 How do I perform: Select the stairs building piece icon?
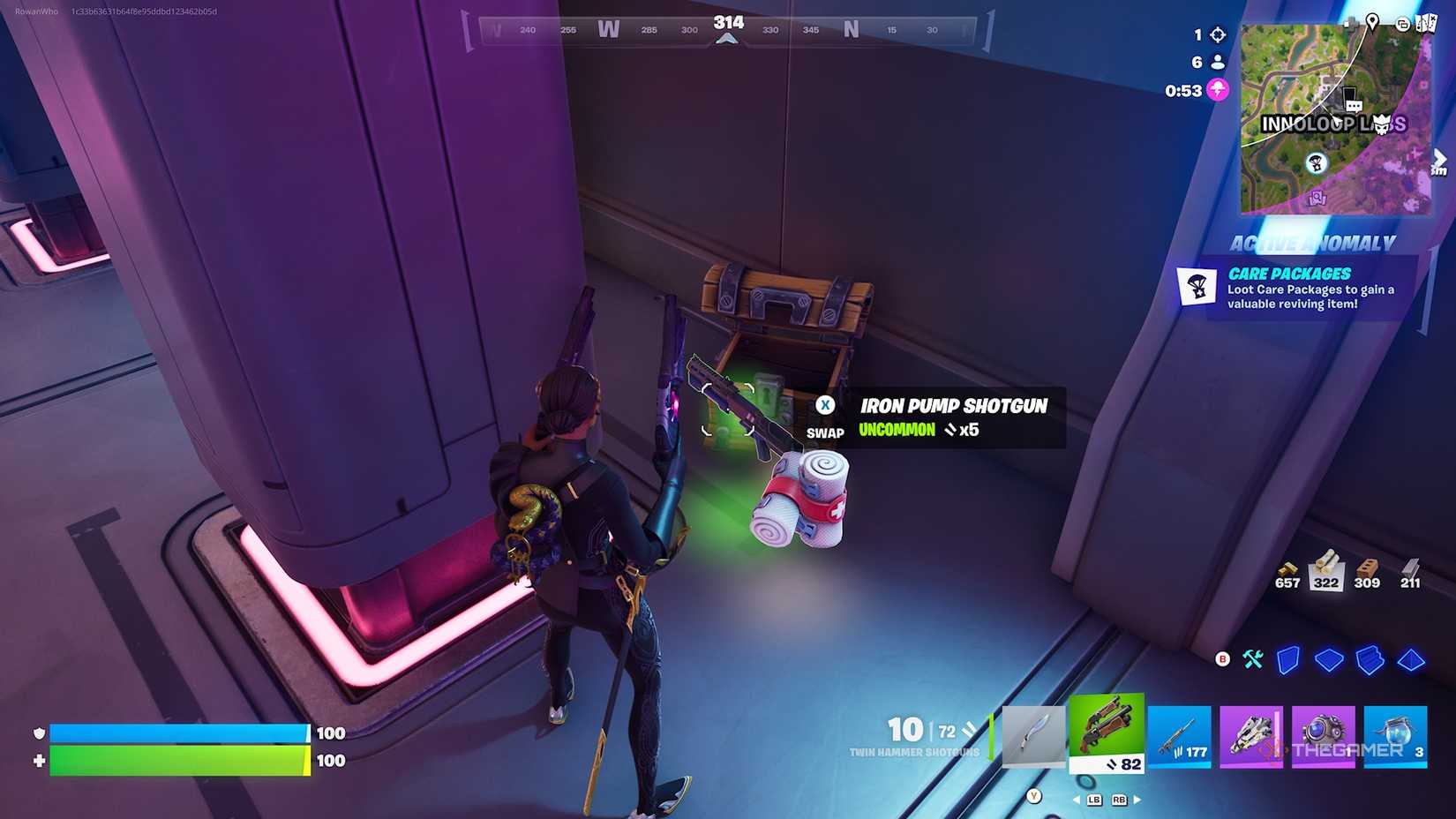tap(1370, 659)
